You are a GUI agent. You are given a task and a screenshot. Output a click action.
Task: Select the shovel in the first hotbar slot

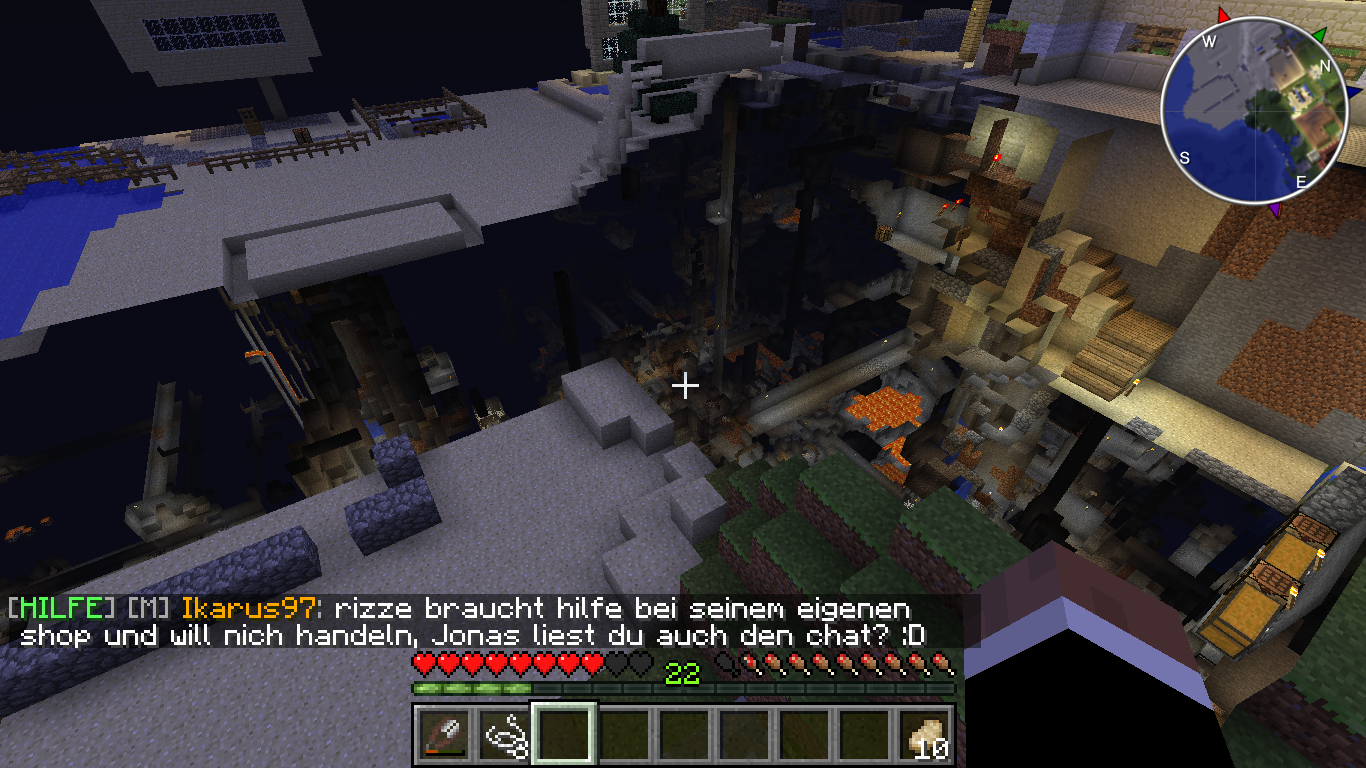point(443,735)
